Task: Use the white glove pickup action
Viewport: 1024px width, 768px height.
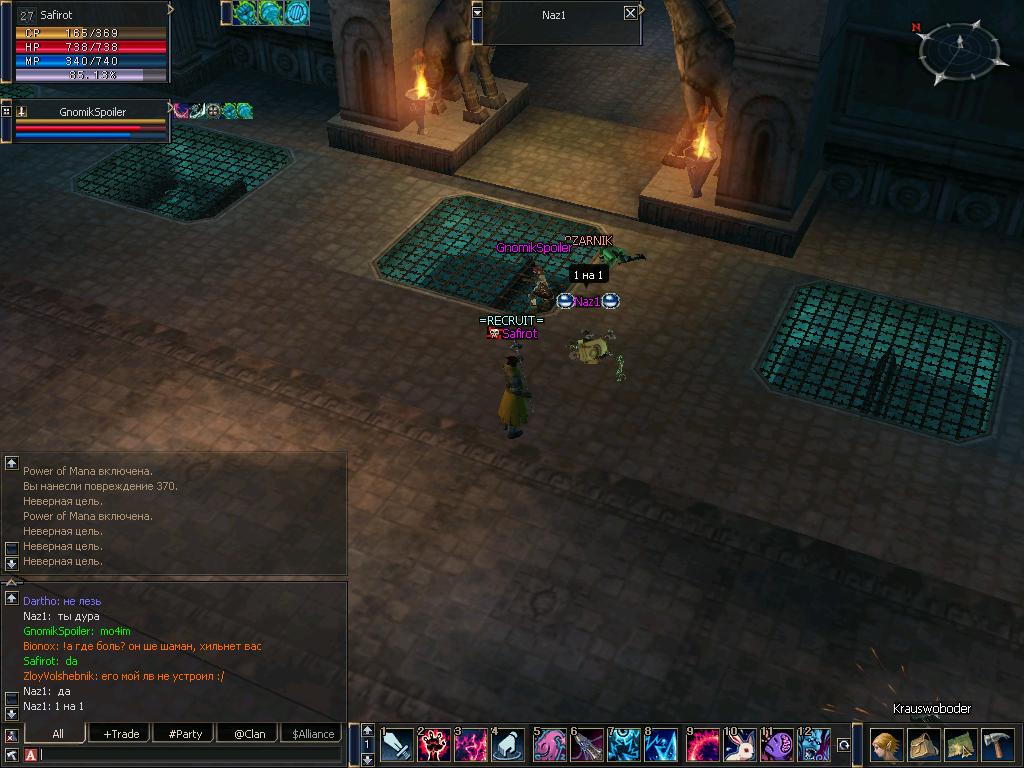Action: tap(509, 745)
